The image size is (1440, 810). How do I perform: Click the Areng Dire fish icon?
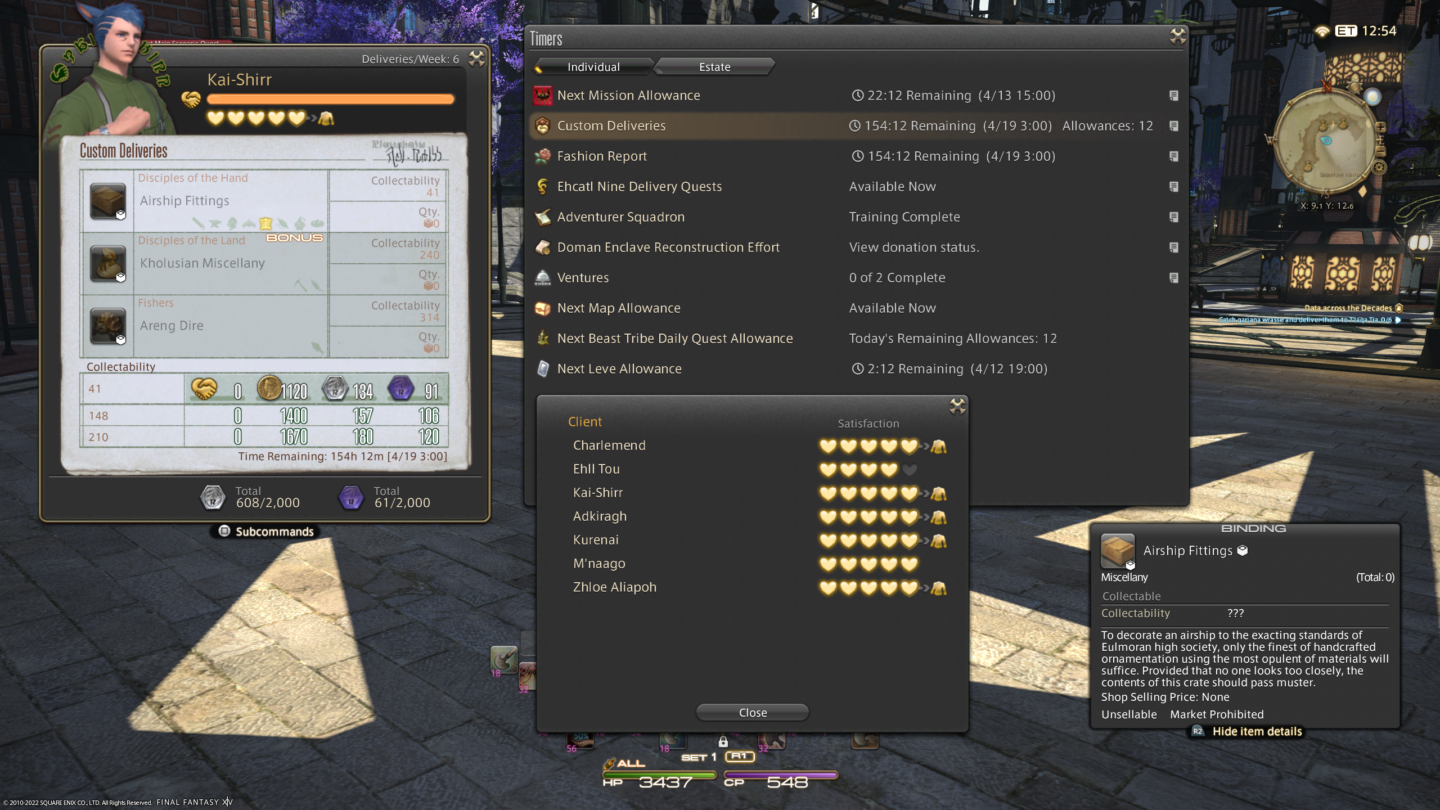click(x=108, y=324)
